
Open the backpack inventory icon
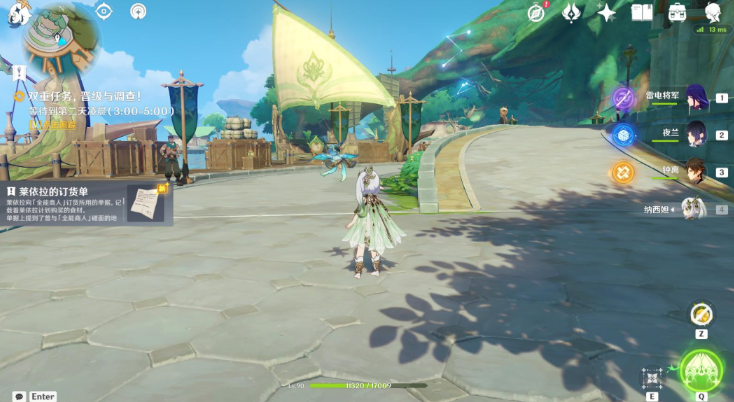677,12
